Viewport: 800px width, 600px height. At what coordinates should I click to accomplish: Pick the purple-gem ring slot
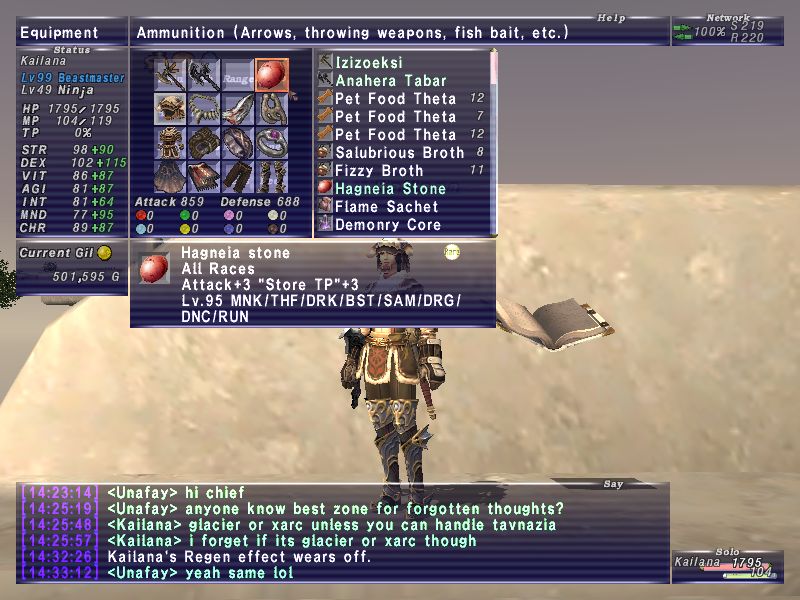click(271, 142)
